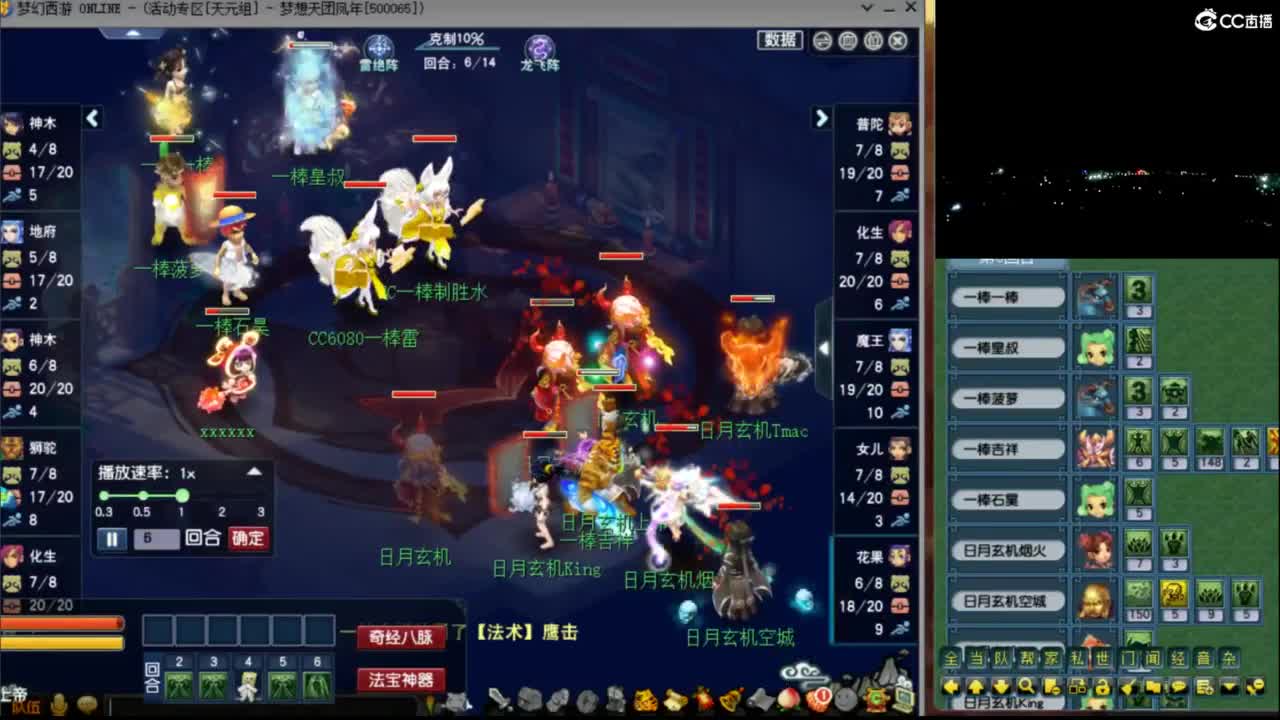This screenshot has width=1280, height=720.
Task: Collapse the left party panel with the arrow
Action: pyautogui.click(x=92, y=118)
